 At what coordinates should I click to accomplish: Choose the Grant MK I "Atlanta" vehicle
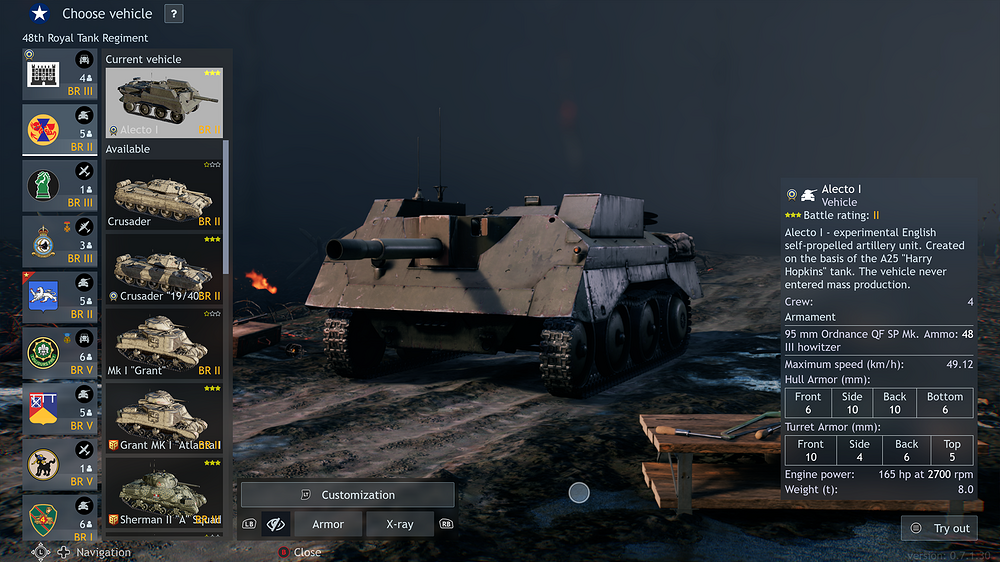coord(164,417)
